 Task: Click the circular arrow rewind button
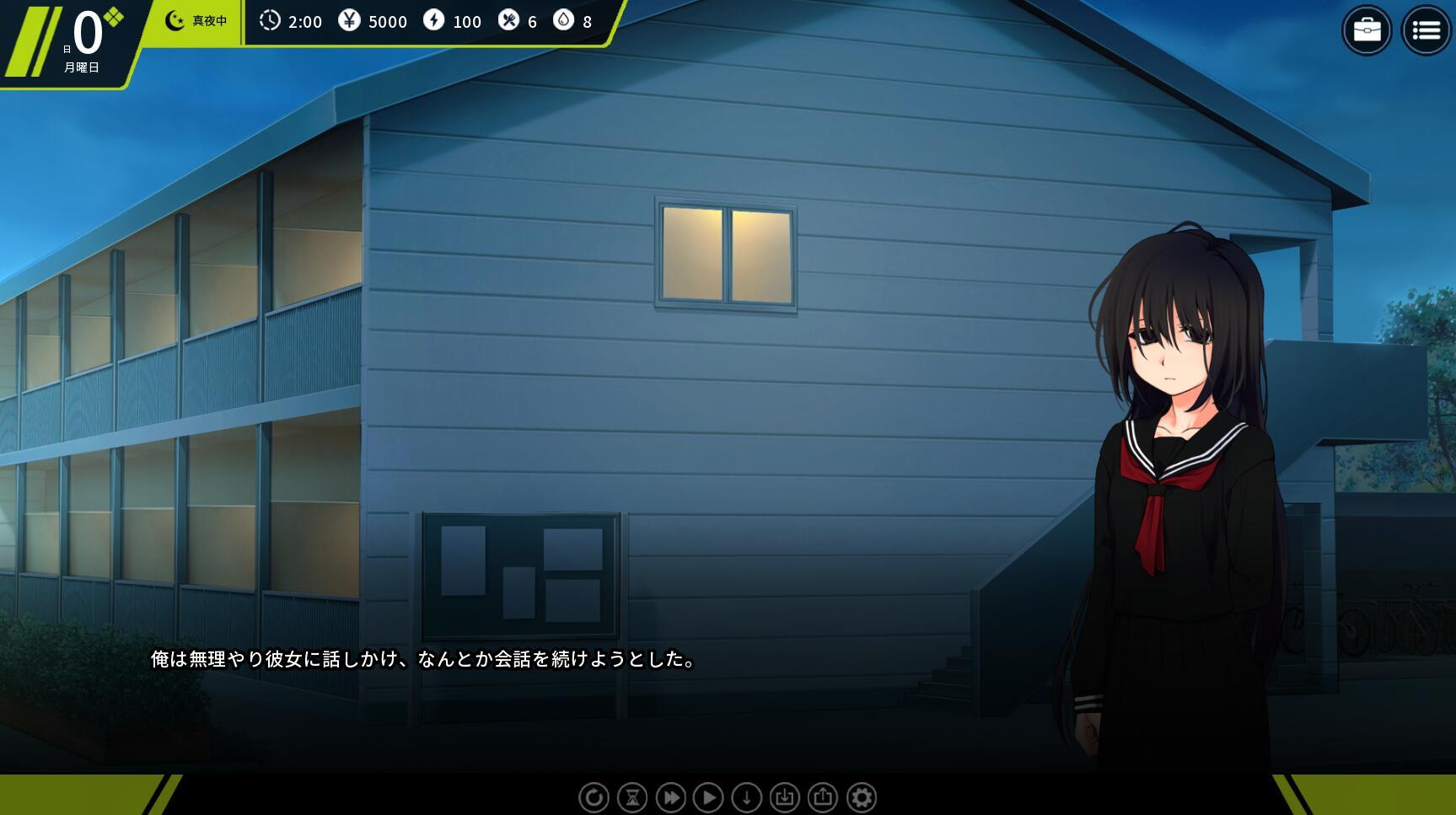point(594,797)
